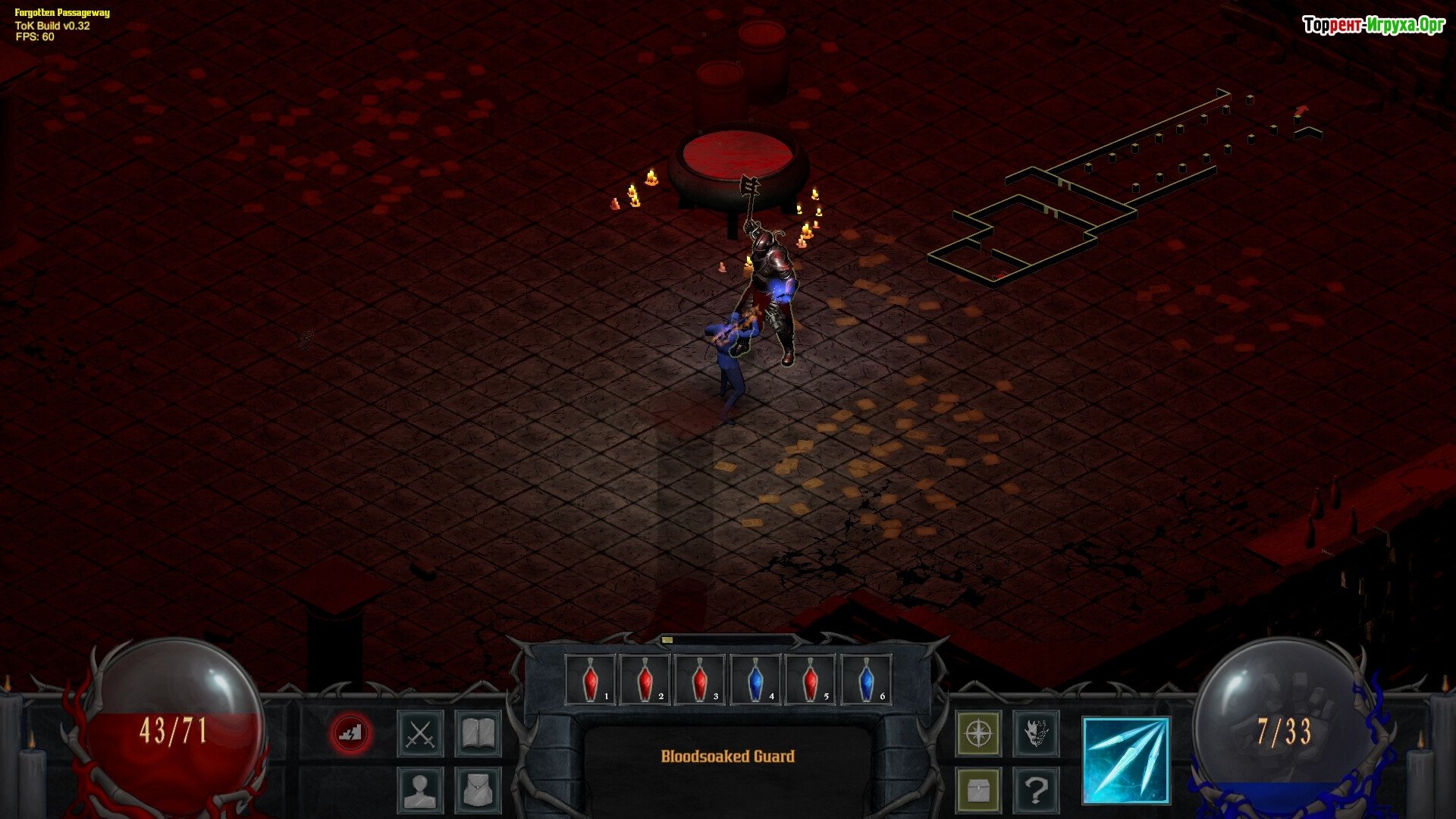Viewport: 1456px width, 819px height.
Task: Open the crossed swords panel
Action: [420, 733]
